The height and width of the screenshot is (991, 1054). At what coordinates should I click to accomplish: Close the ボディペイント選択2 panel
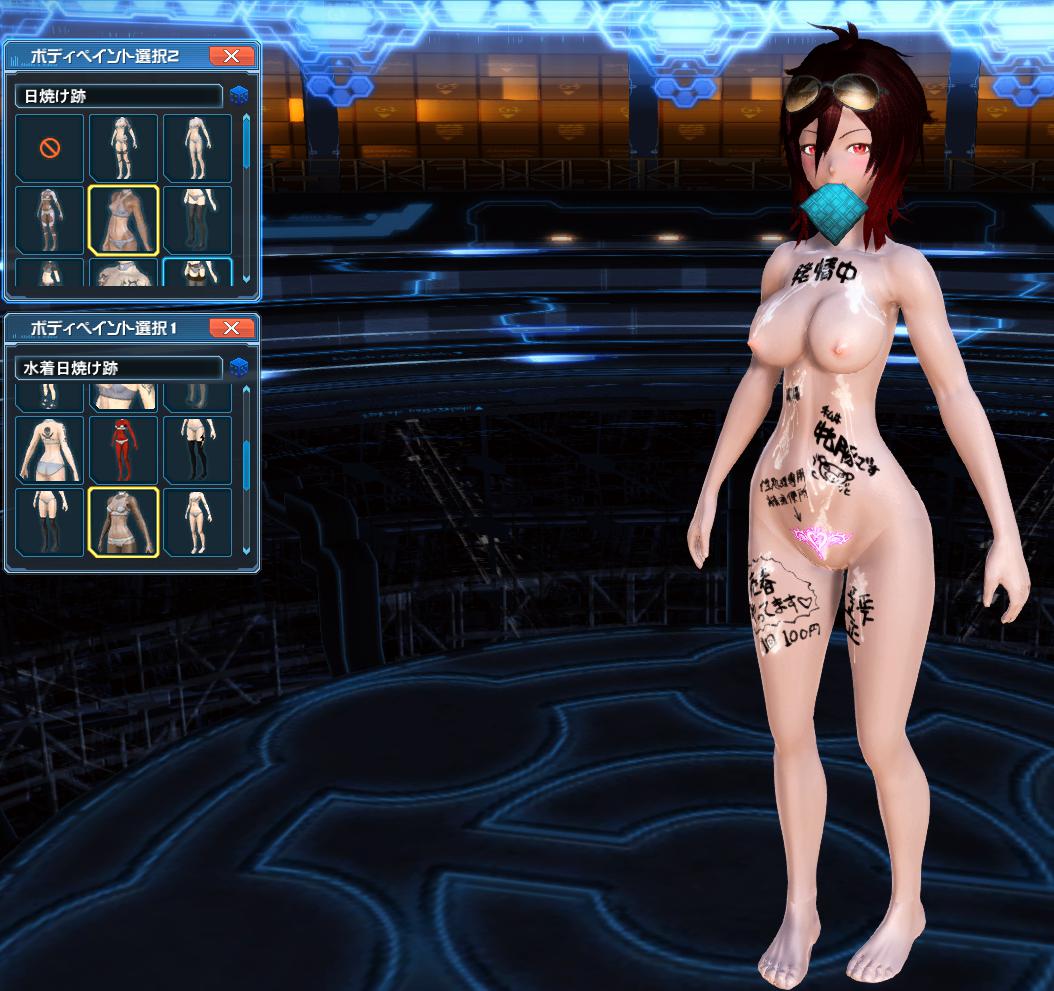231,56
